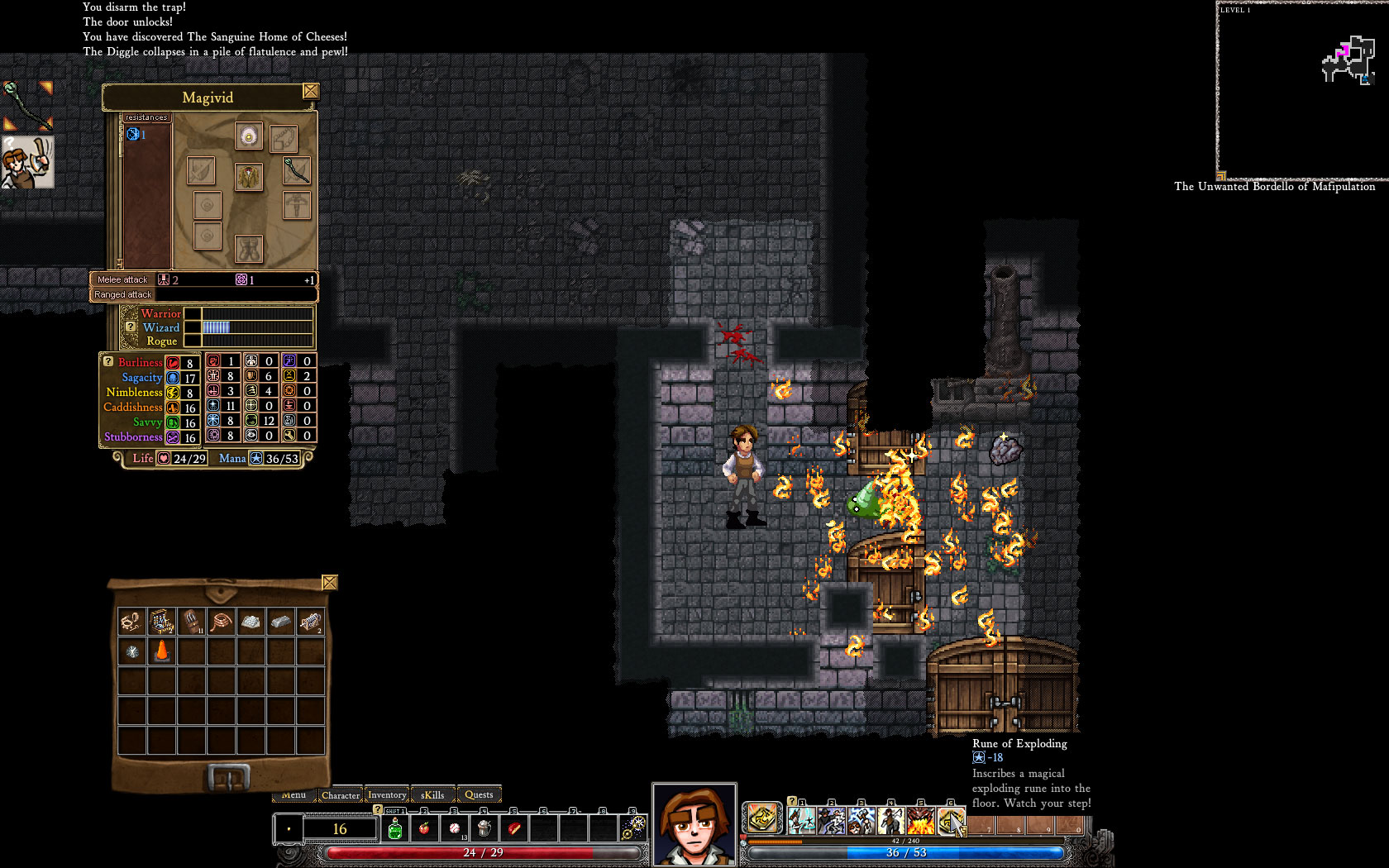
Task: Open the resistances tab on the character sheet
Action: pyautogui.click(x=146, y=117)
